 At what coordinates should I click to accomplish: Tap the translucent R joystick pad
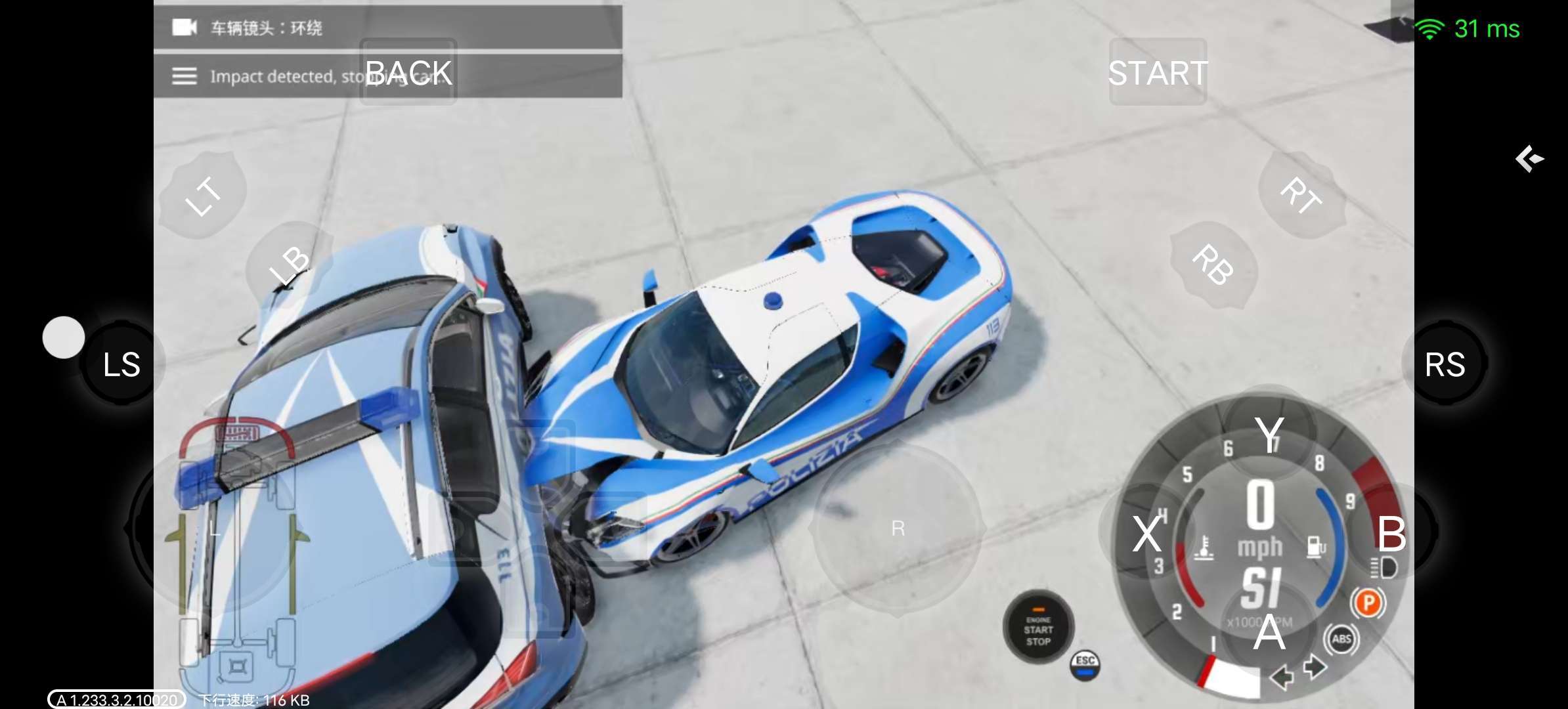pyautogui.click(x=898, y=528)
